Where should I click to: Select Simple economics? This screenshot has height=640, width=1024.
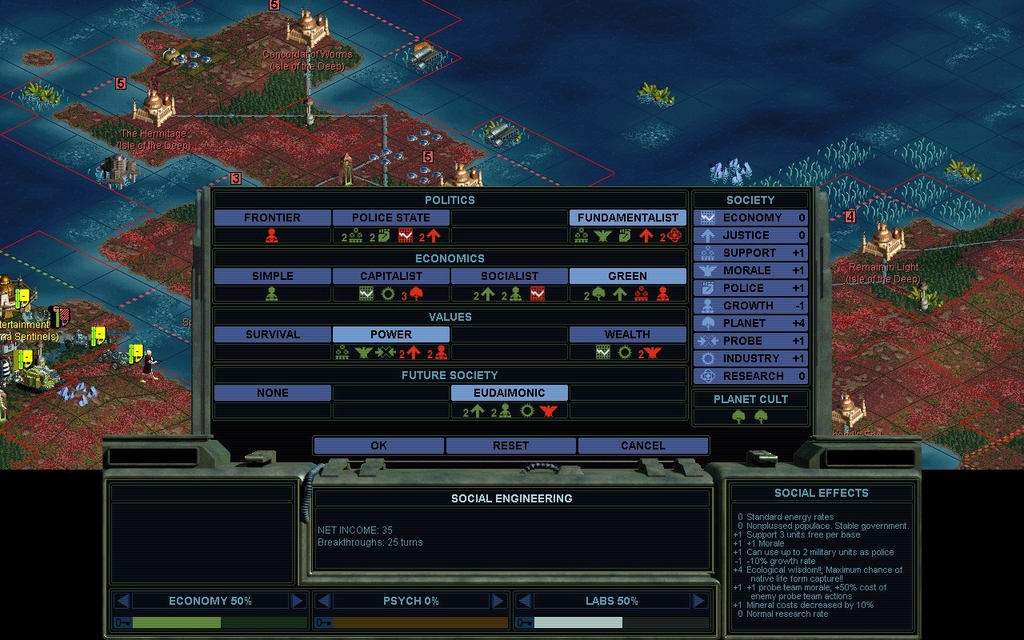(x=272, y=276)
